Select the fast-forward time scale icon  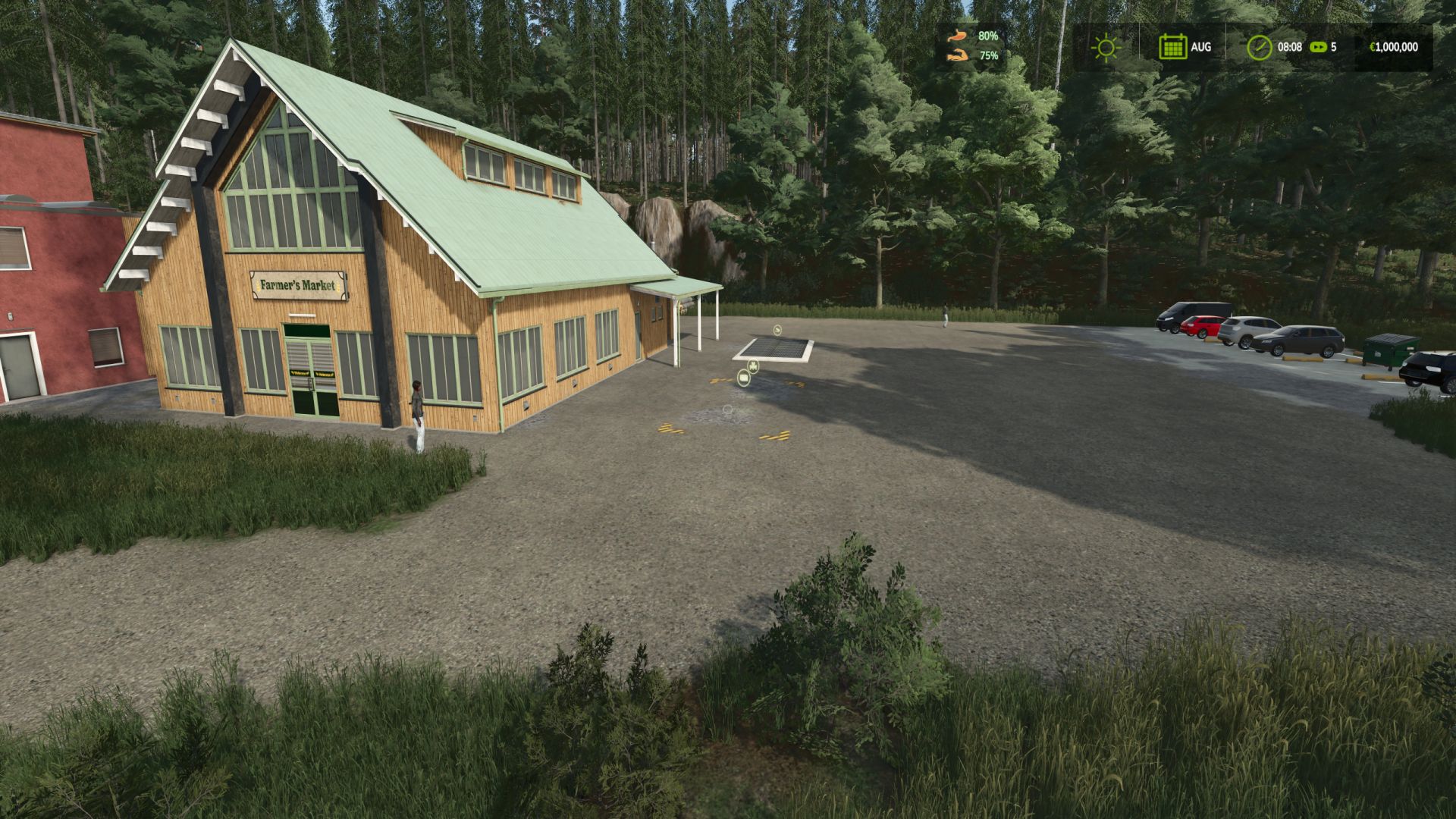[x=1319, y=47]
